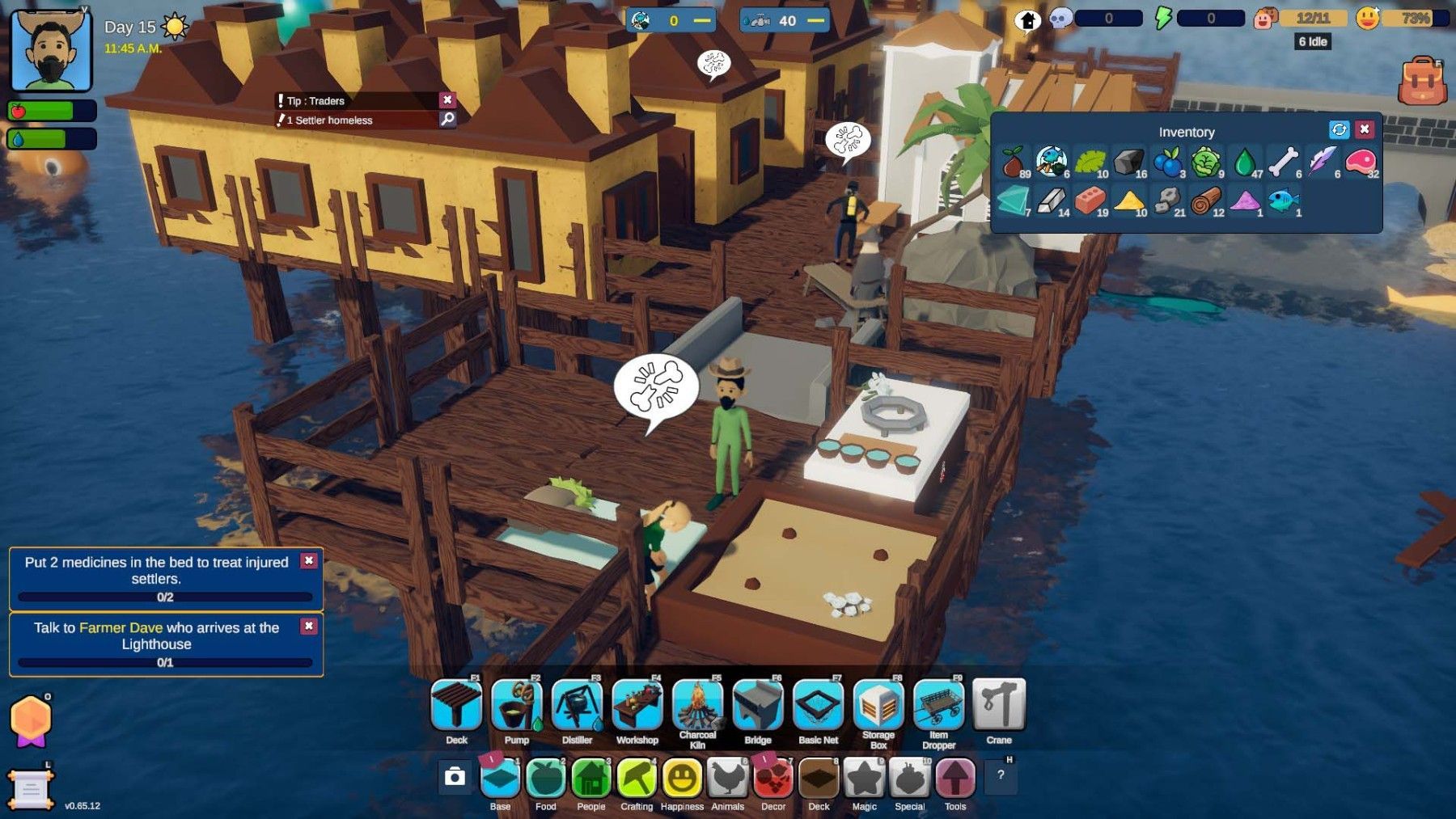This screenshot has width=1456, height=819.
Task: Select the brick item in inventory
Action: coord(1090,200)
